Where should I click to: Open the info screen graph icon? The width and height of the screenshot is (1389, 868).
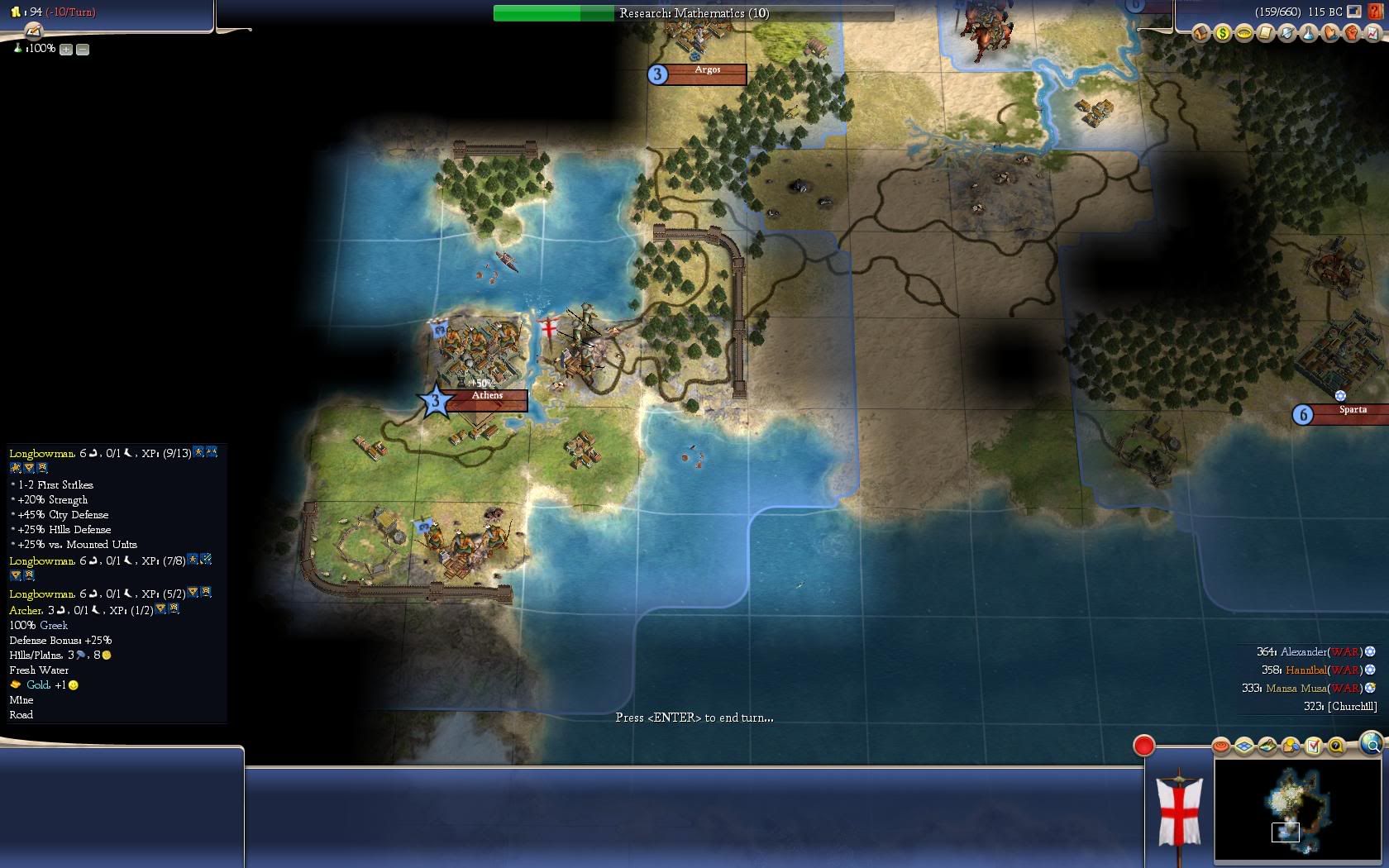pos(1372,33)
